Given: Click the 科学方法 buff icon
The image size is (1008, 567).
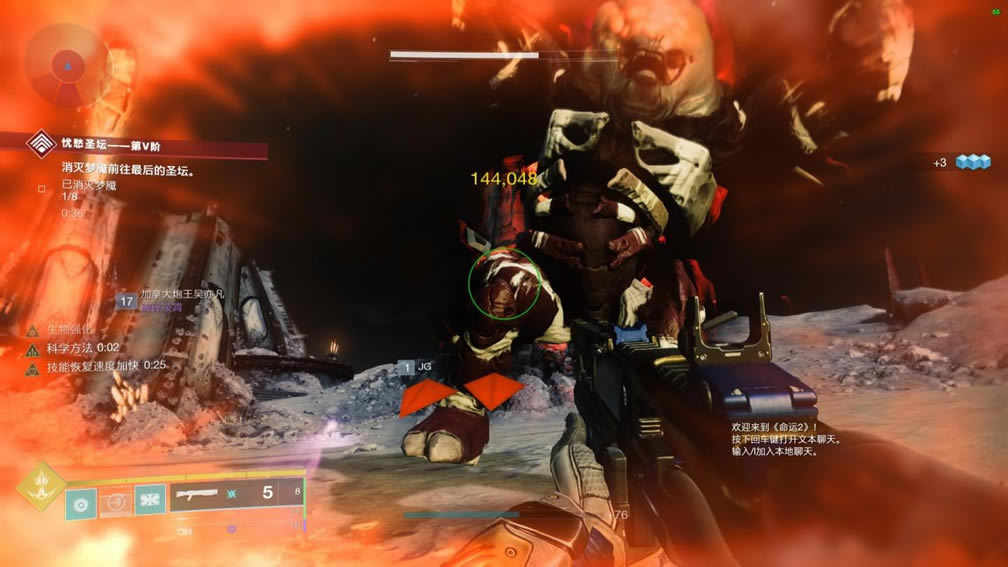Looking at the screenshot, I should (32, 348).
